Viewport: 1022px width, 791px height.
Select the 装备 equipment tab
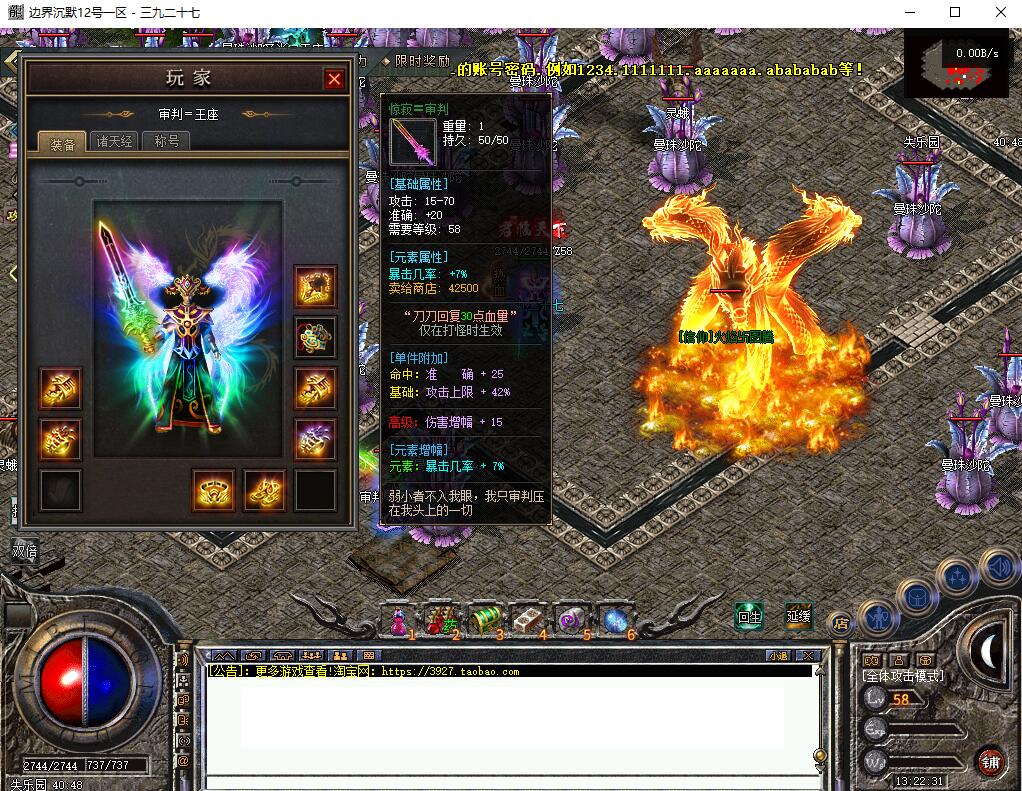coord(62,143)
